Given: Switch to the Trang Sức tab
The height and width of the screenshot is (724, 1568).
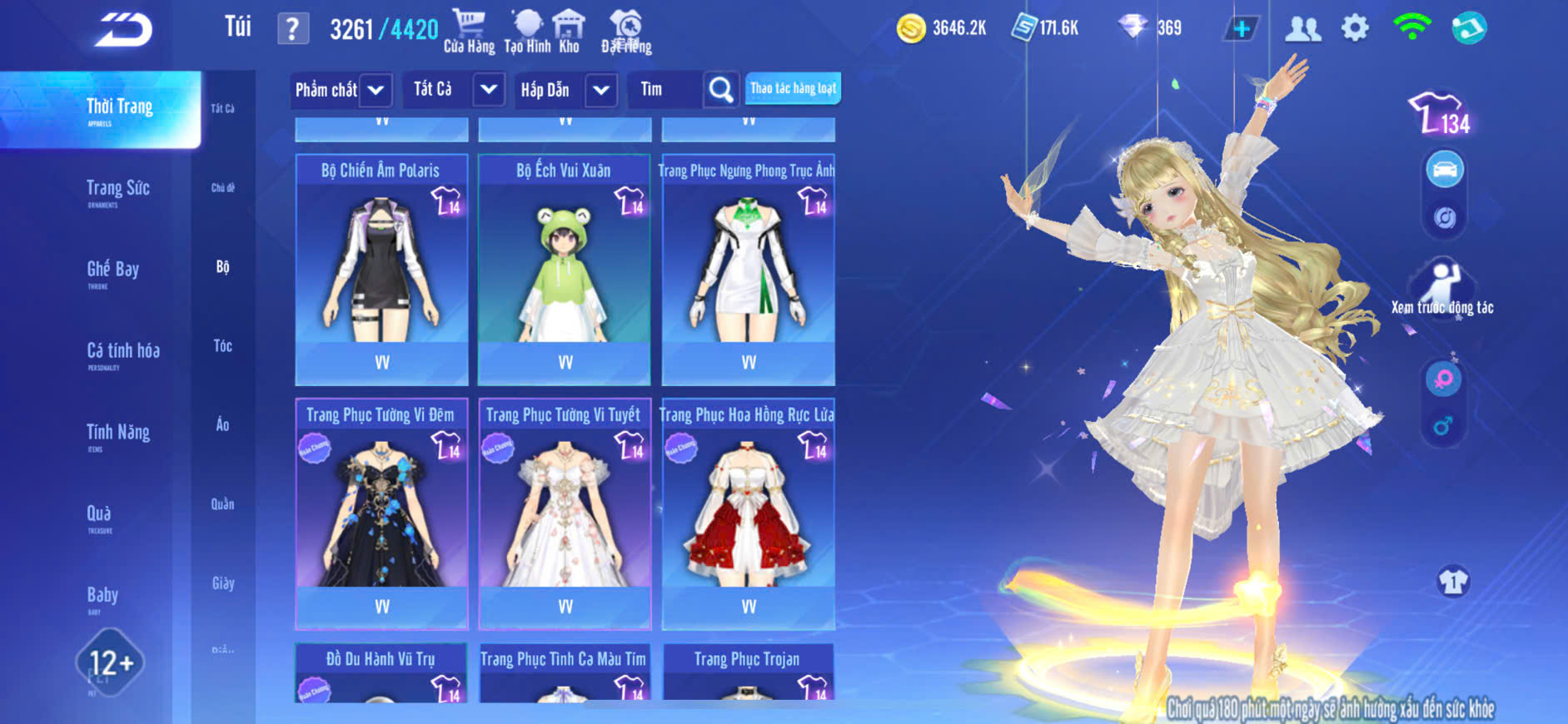Looking at the screenshot, I should click(x=117, y=189).
